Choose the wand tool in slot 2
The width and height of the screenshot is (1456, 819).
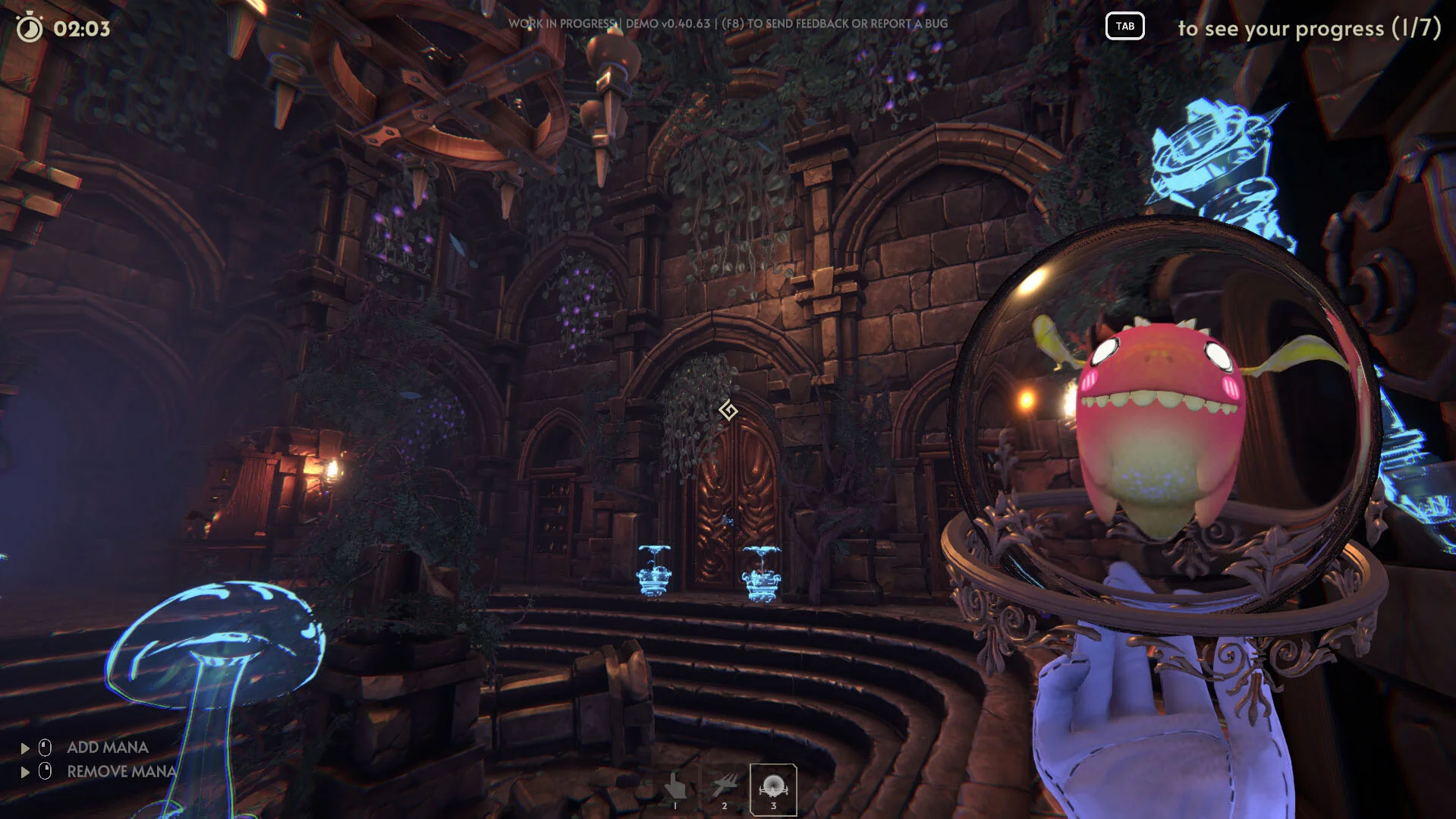[724, 789]
